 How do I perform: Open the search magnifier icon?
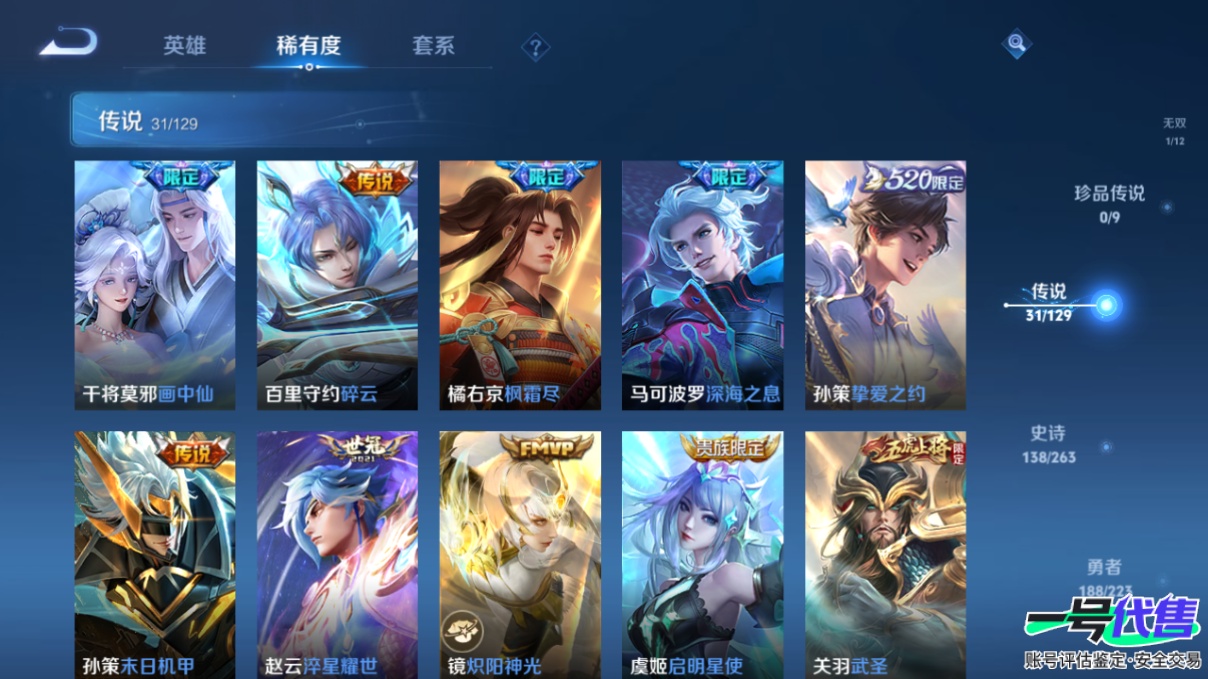coord(1016,44)
